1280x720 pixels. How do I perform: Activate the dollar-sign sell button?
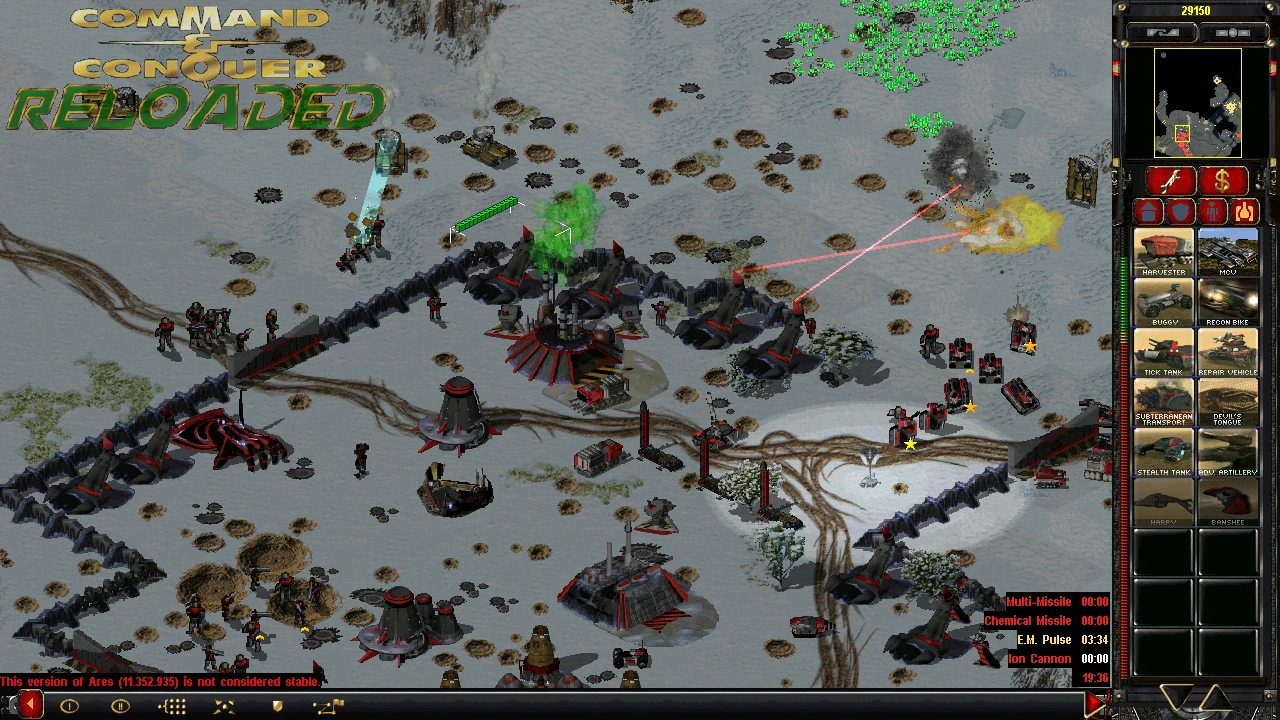pyautogui.click(x=1222, y=181)
